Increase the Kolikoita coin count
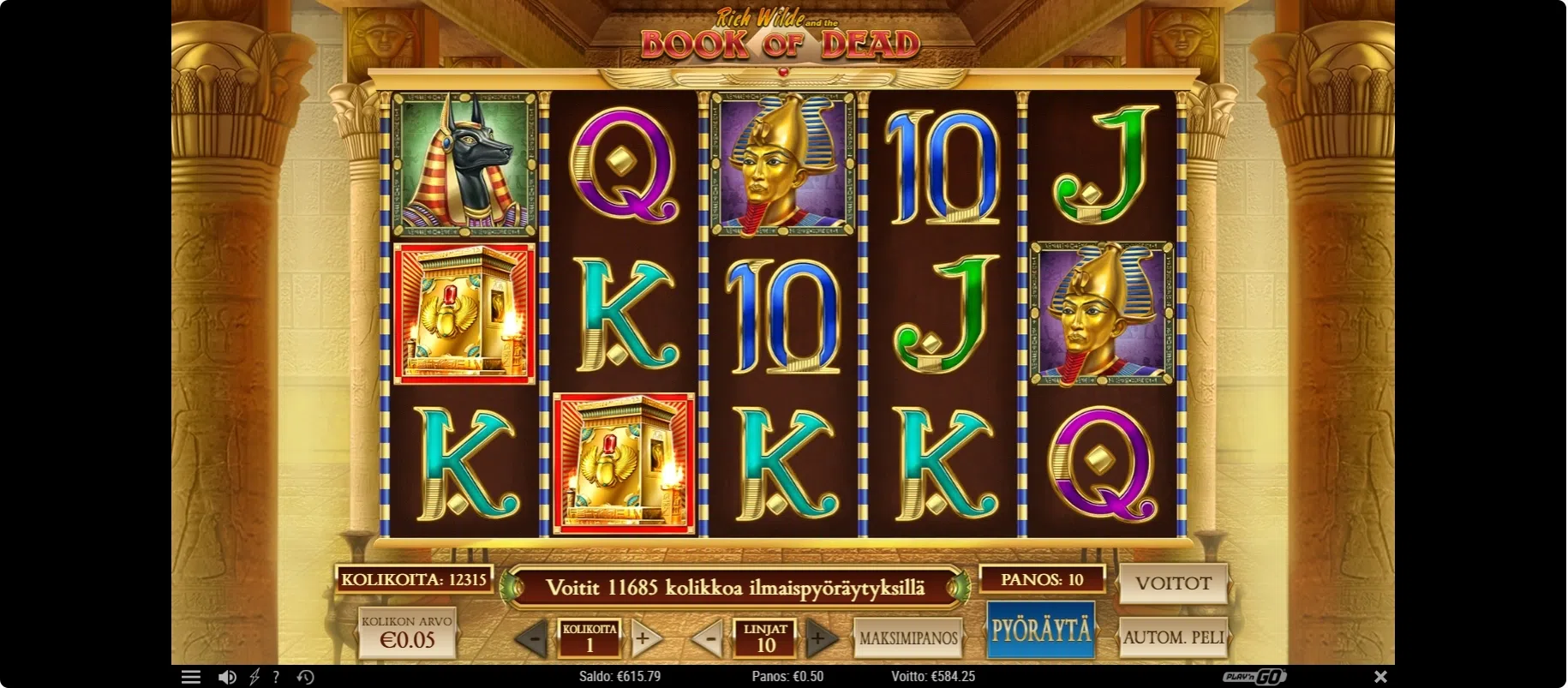 (644, 638)
